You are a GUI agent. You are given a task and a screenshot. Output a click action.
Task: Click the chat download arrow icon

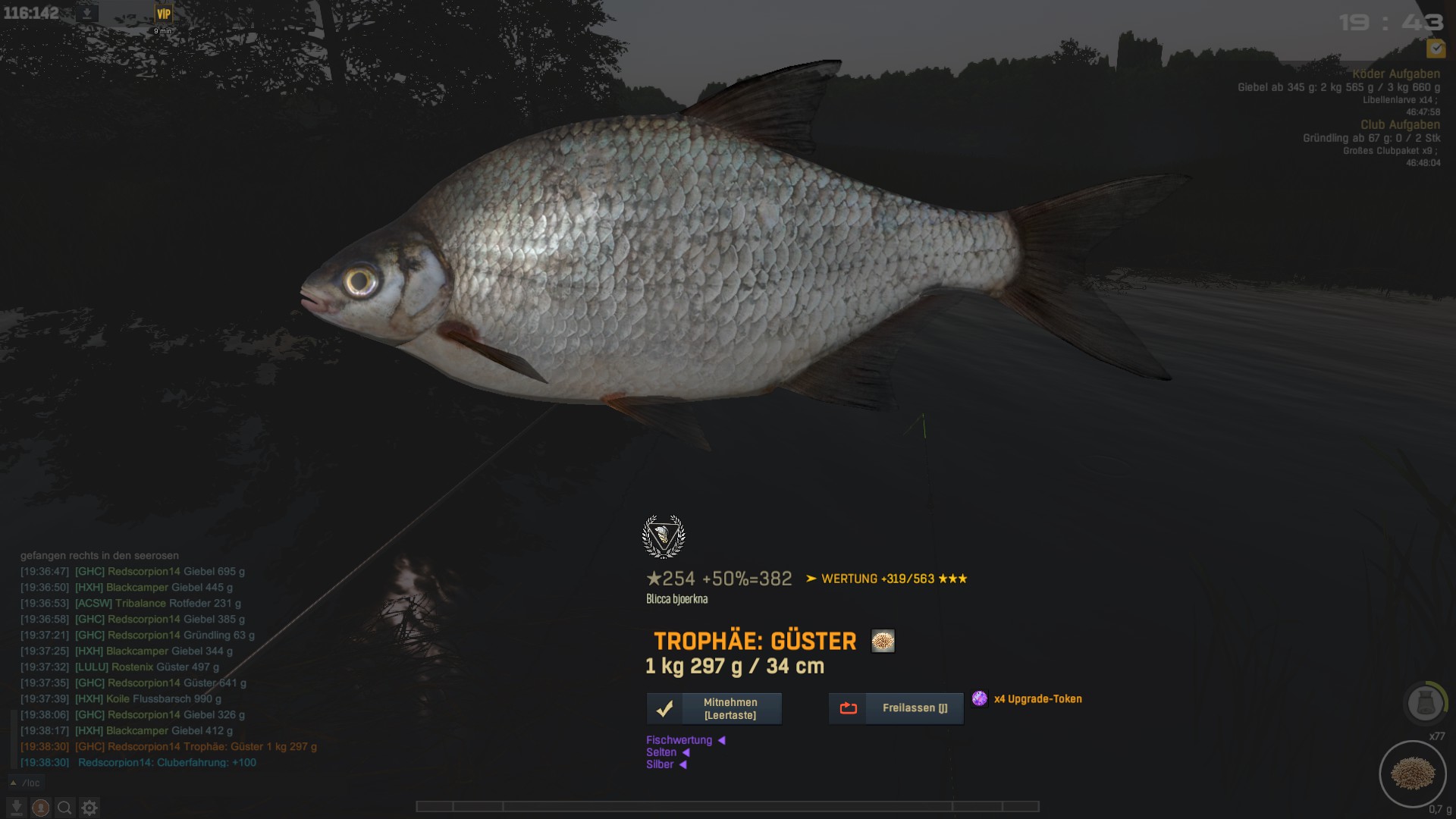17,808
